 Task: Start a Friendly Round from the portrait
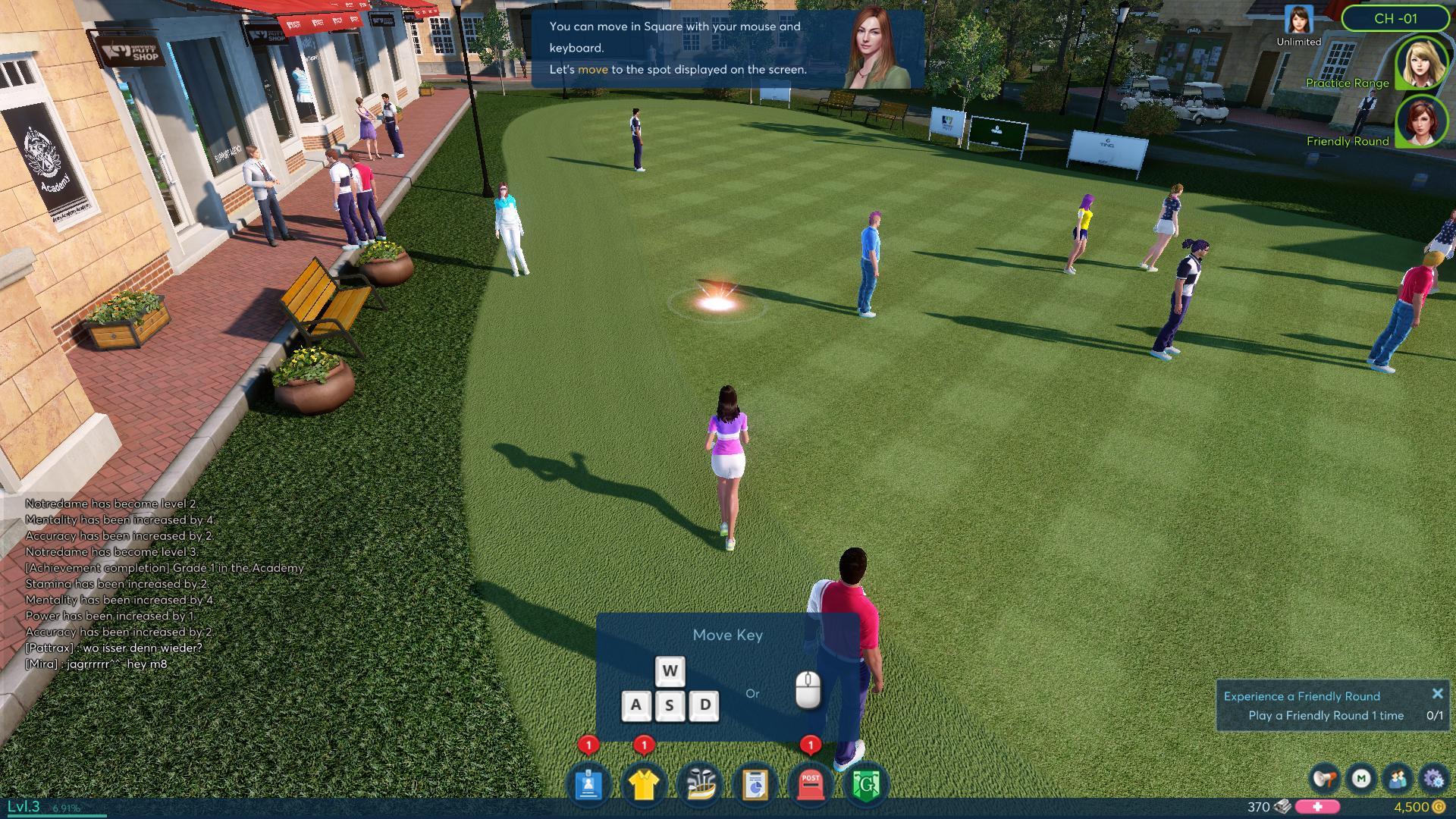1419,121
